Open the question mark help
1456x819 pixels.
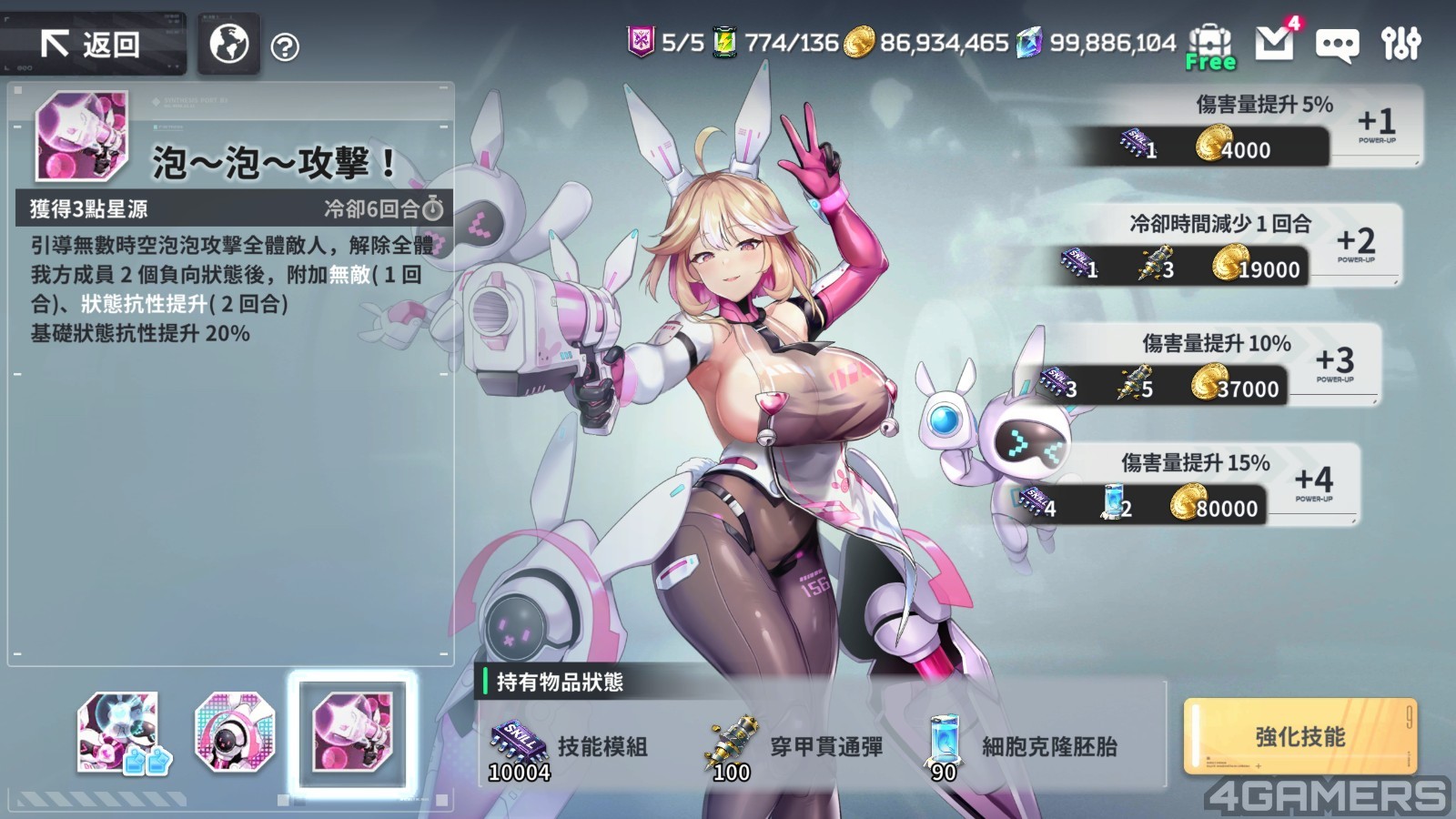pyautogui.click(x=285, y=46)
